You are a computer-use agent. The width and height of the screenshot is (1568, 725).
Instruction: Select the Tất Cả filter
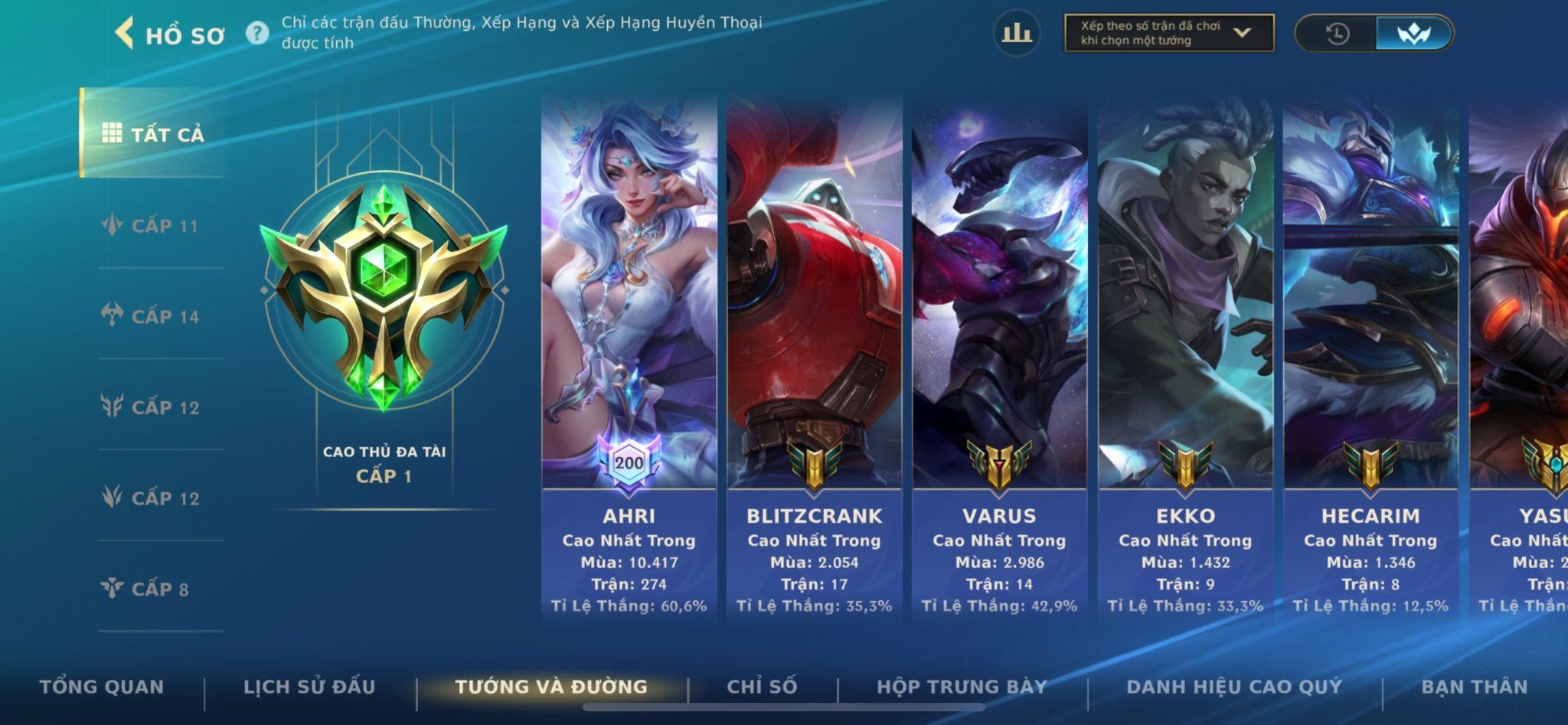click(x=153, y=134)
